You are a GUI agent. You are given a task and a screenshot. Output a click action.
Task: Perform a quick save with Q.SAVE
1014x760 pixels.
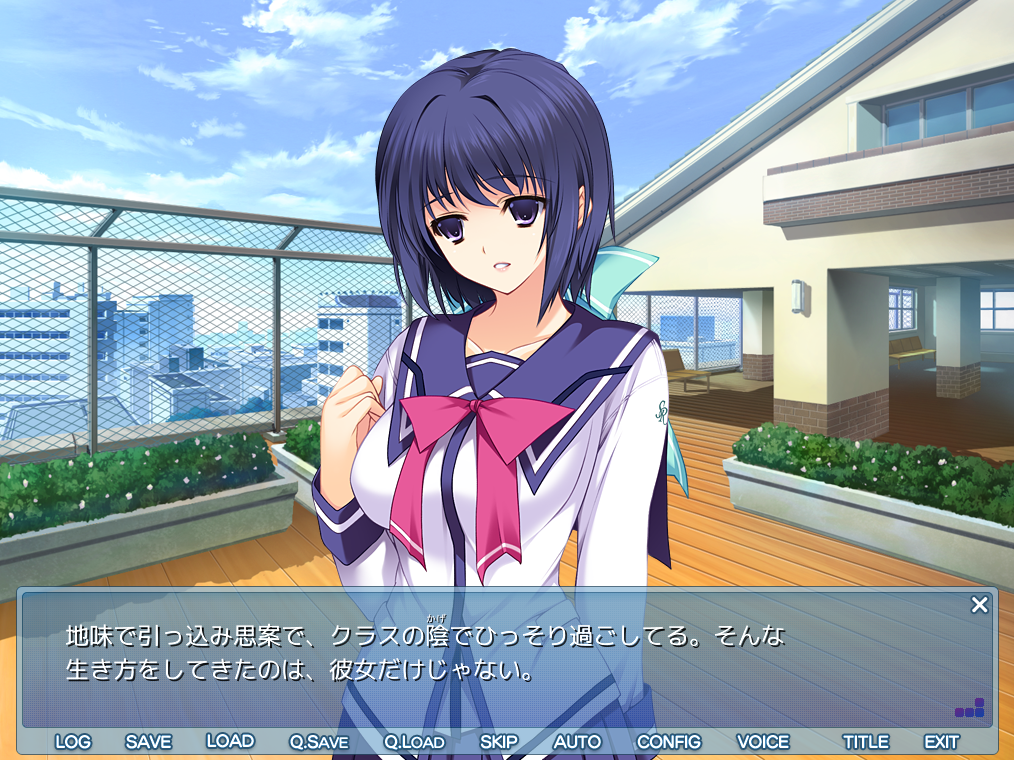point(319,742)
